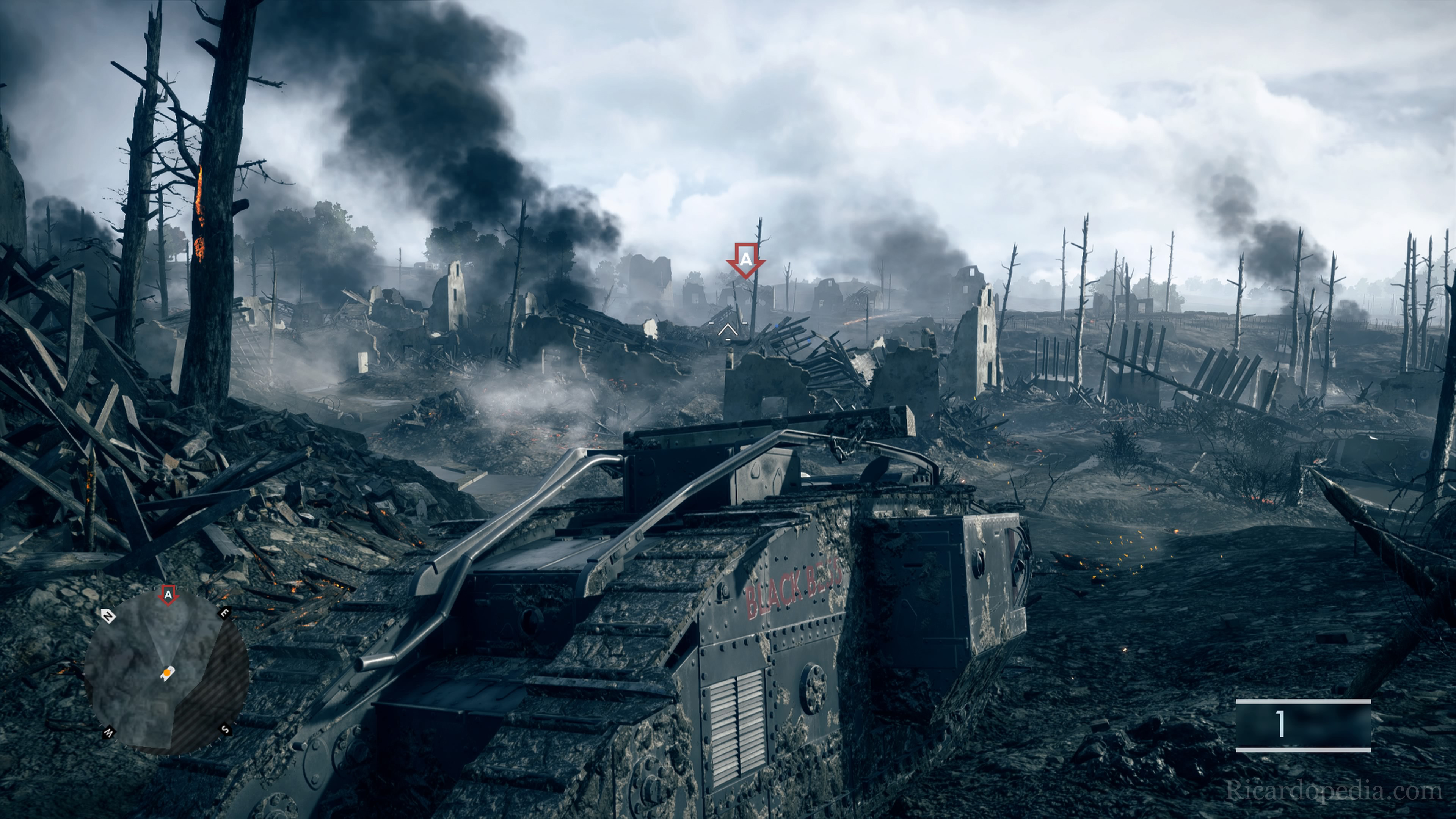Select the A objective marker on the minimap rim
Image resolution: width=1456 pixels, height=819 pixels.
tap(168, 595)
